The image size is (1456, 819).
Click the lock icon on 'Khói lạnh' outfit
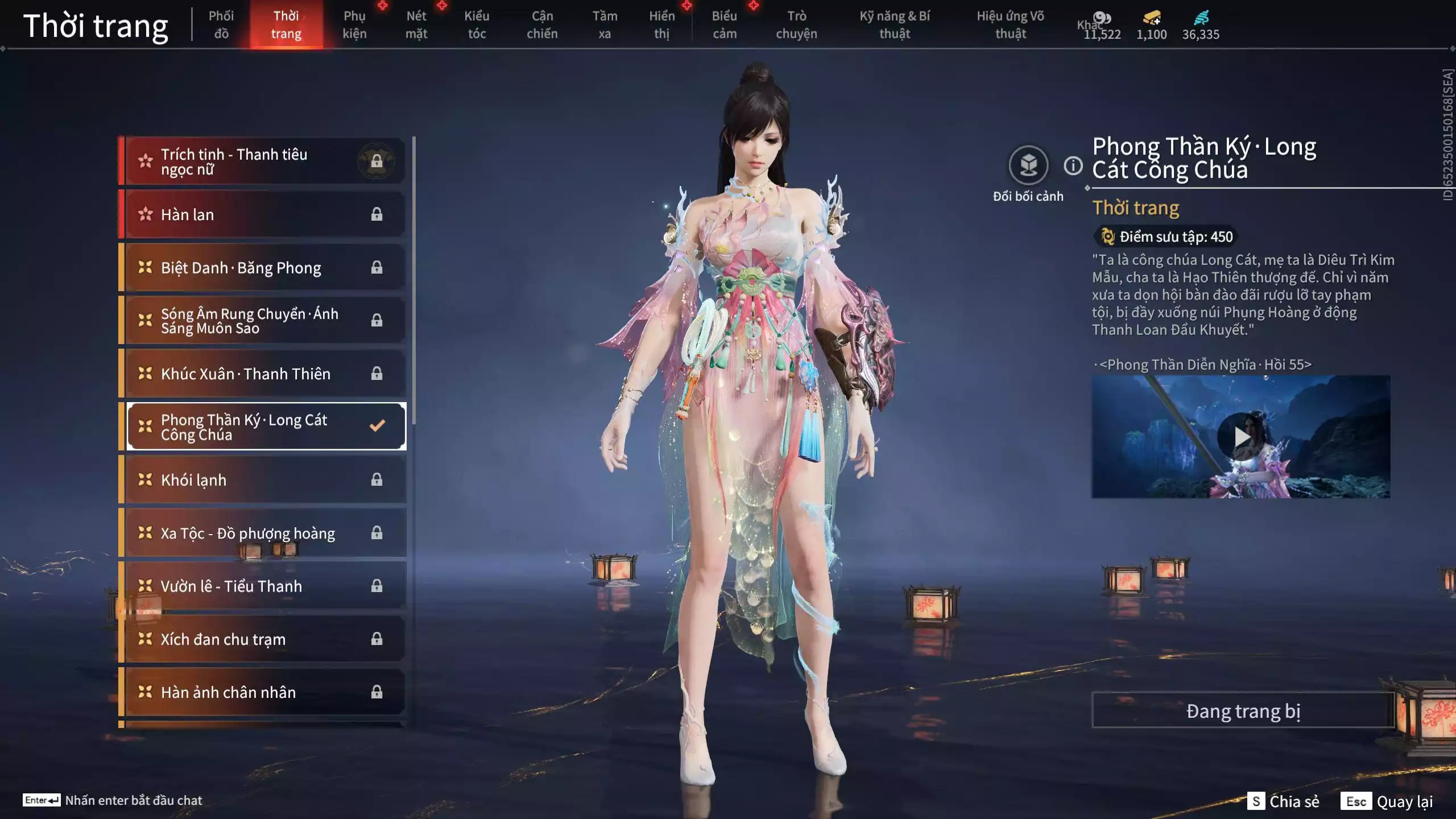coord(376,479)
